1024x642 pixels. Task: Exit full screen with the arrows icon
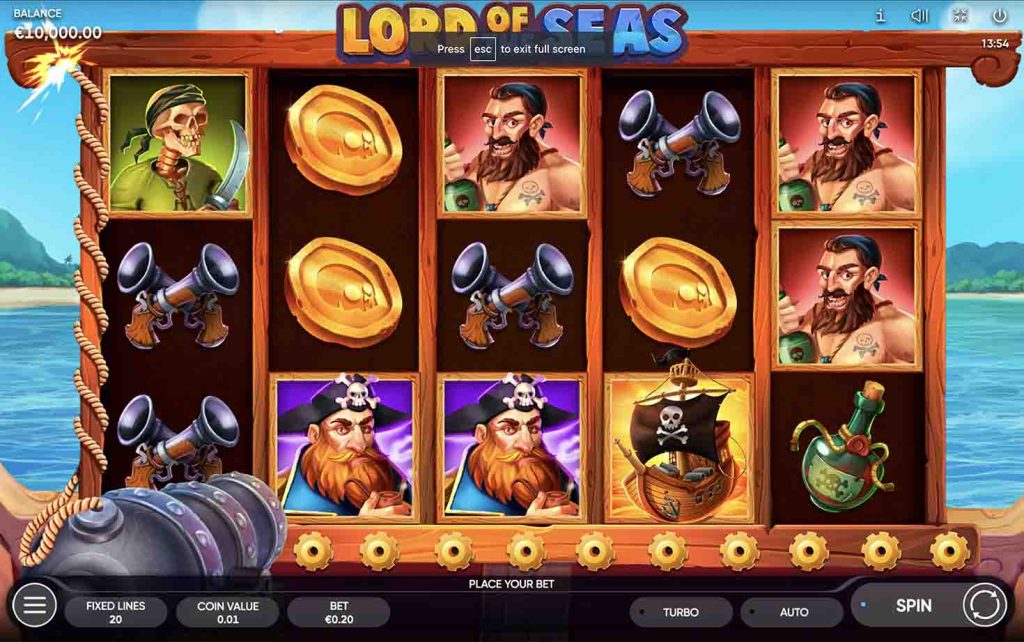click(960, 16)
